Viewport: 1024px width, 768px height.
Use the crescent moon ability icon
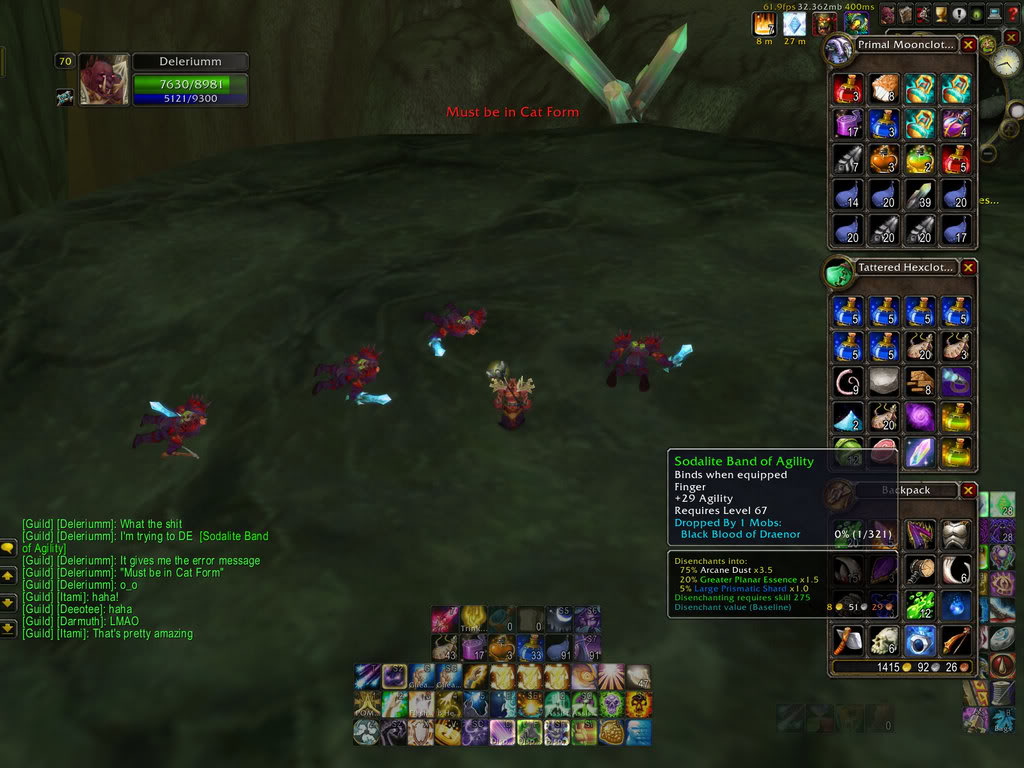tap(558, 620)
